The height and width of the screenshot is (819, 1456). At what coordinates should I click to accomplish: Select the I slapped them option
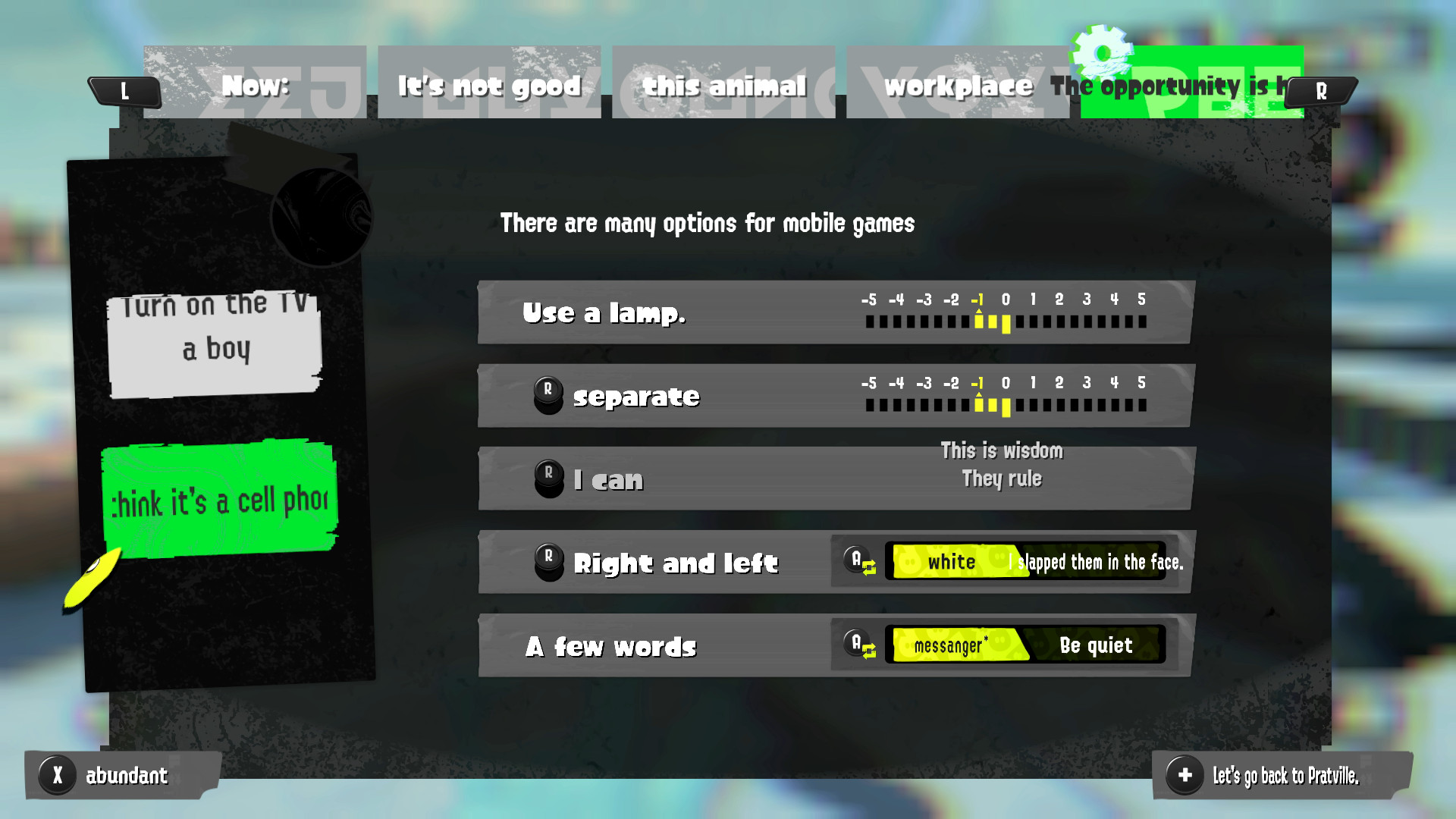click(1090, 563)
